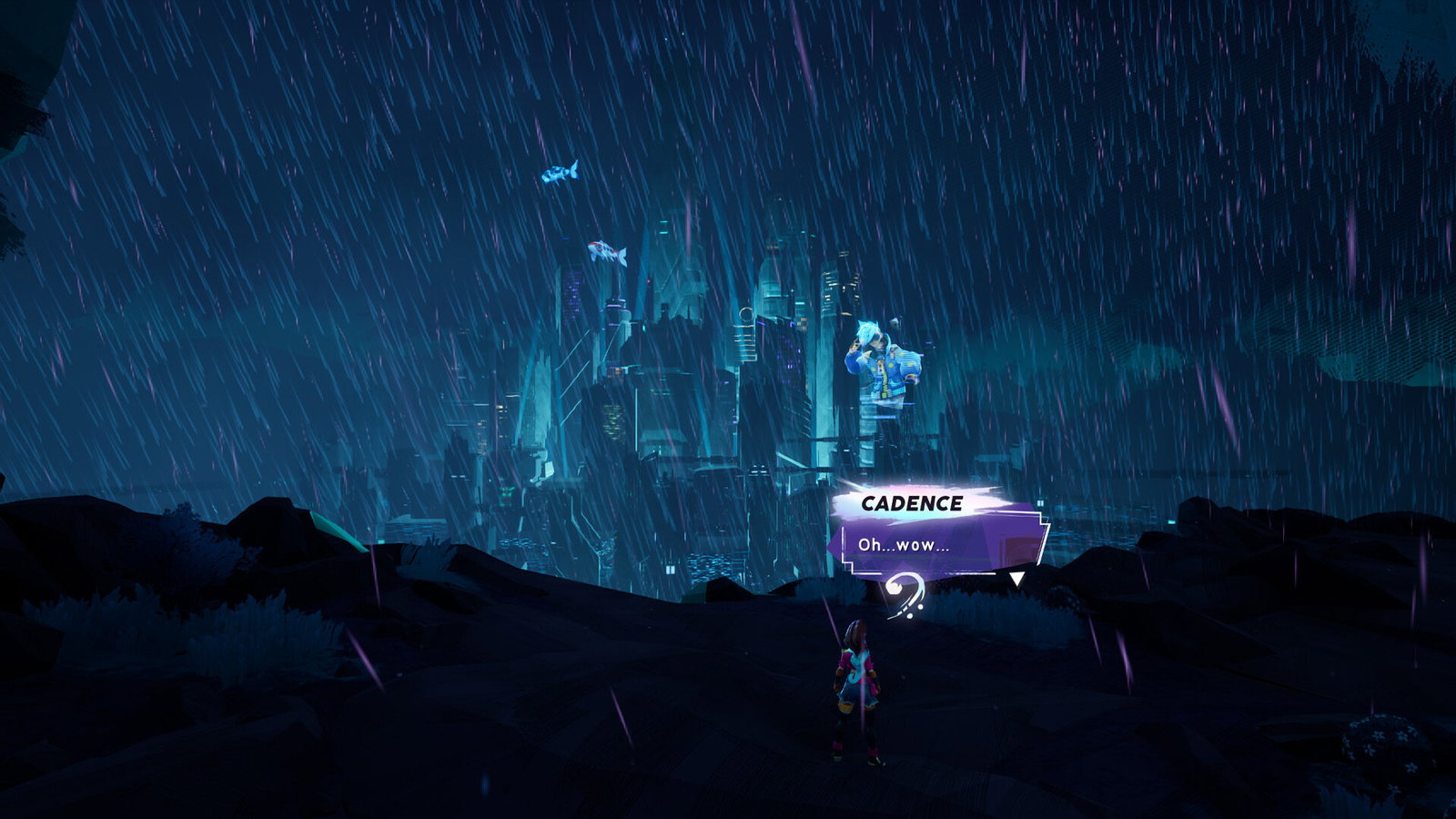Select the CADENCE nameplate on the speech bubble
This screenshot has height=819, width=1456.
(x=915, y=502)
